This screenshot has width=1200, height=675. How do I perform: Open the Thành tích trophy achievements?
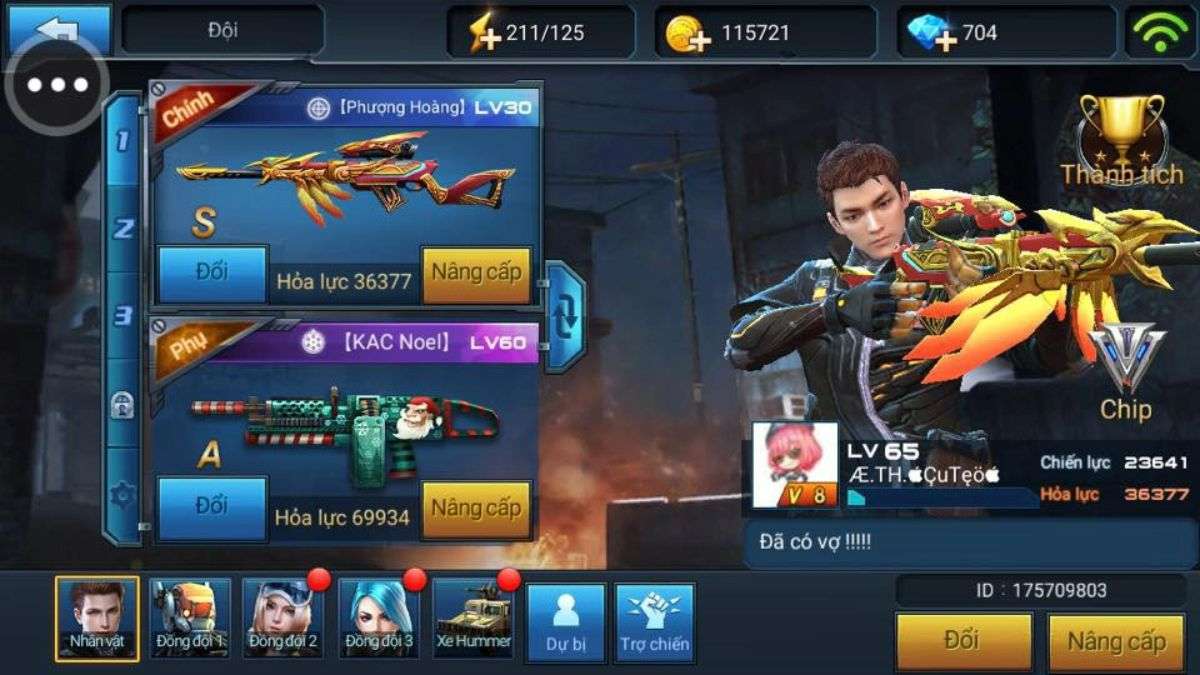click(1121, 140)
